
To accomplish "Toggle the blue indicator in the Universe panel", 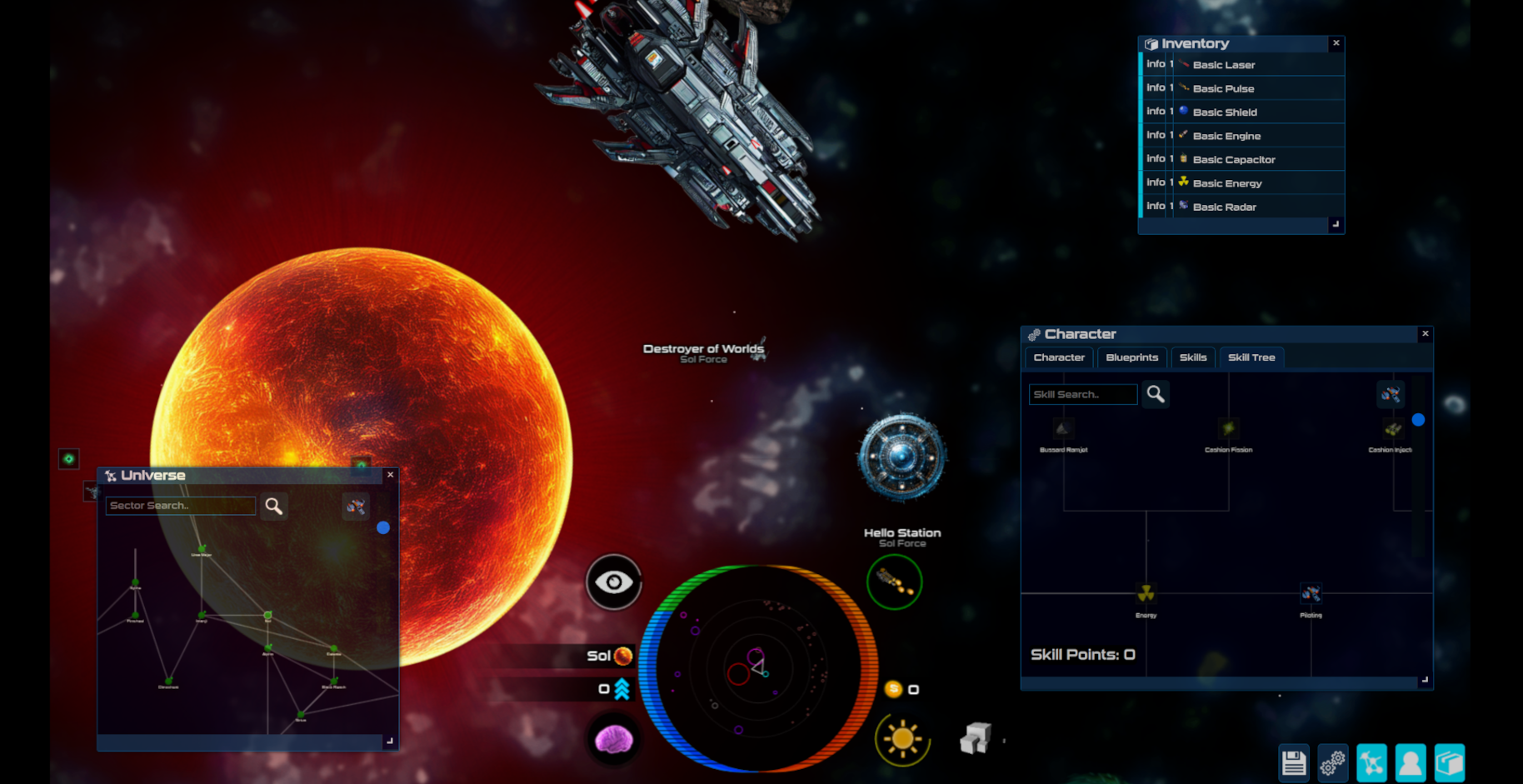I will click(384, 527).
